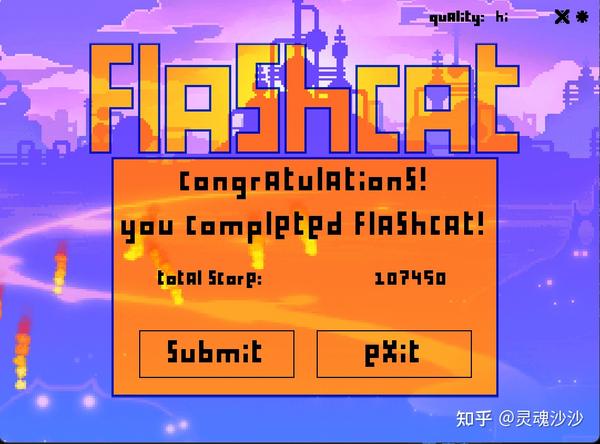
Task: Click the X icon in top corner
Action: point(561,16)
